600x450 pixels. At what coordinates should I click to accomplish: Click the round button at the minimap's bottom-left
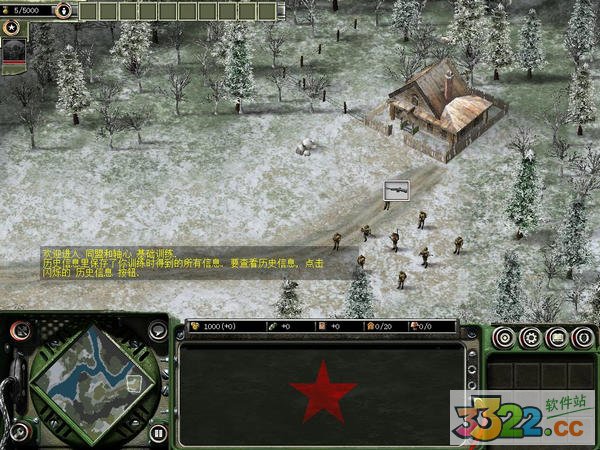coord(19,433)
